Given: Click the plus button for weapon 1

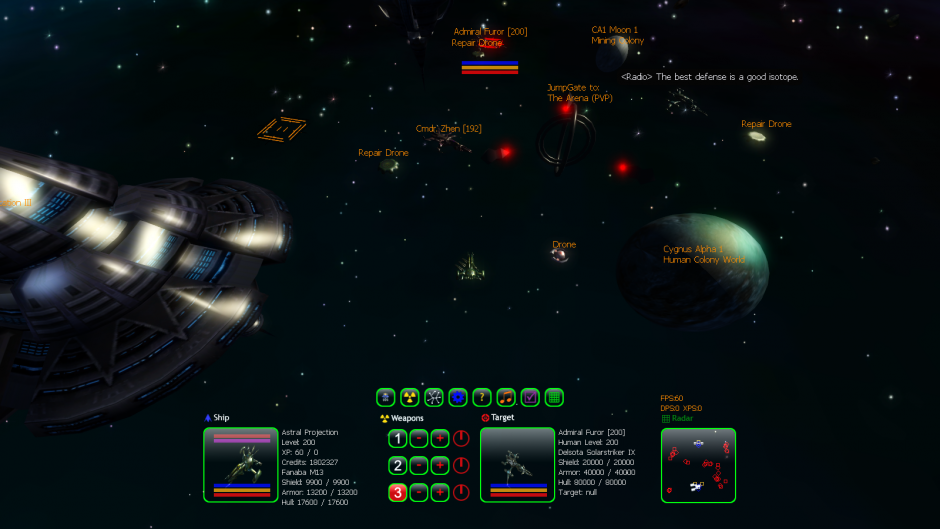Looking at the screenshot, I should pyautogui.click(x=440, y=438).
